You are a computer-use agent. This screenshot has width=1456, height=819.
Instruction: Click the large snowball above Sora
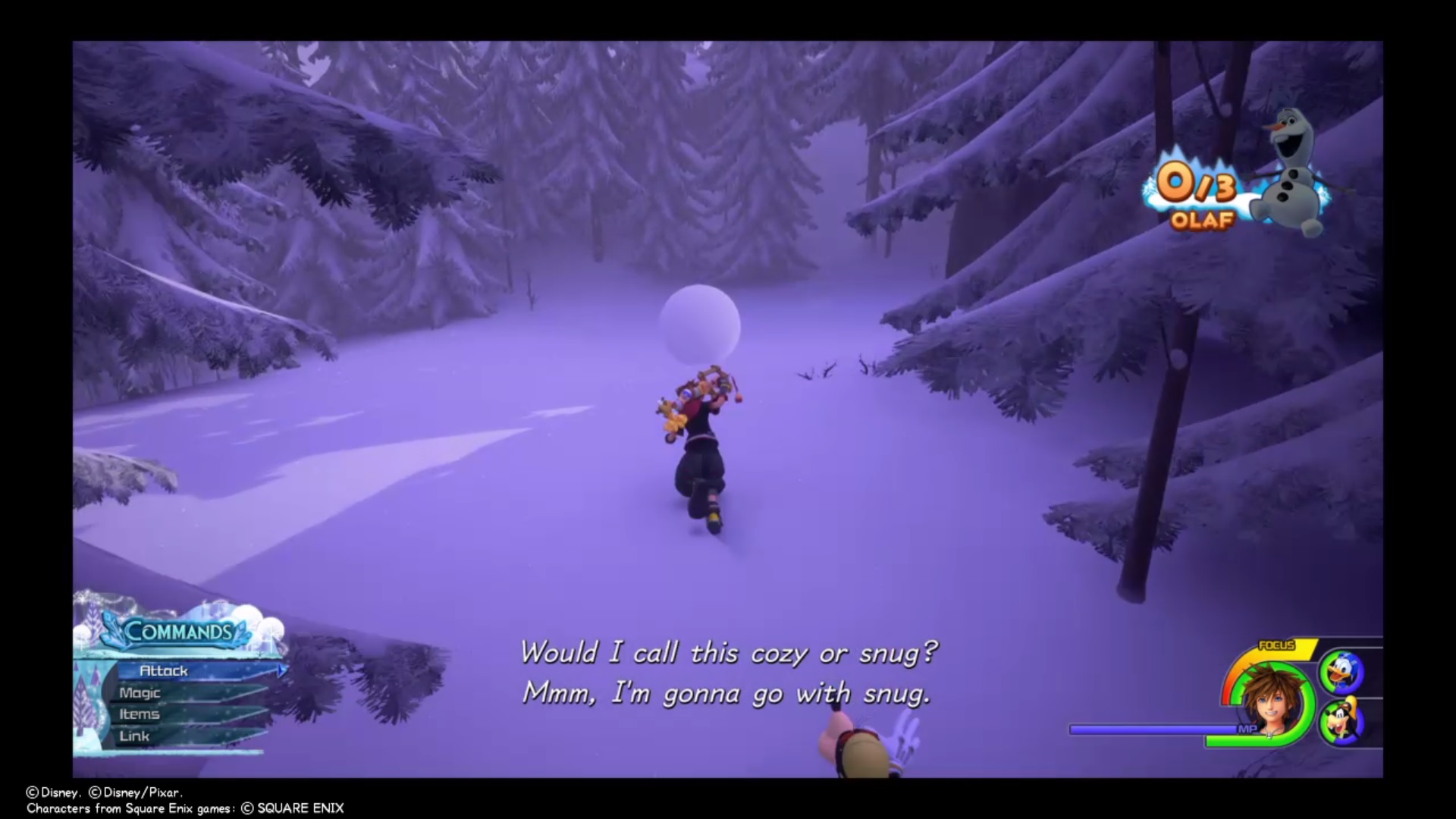click(701, 326)
